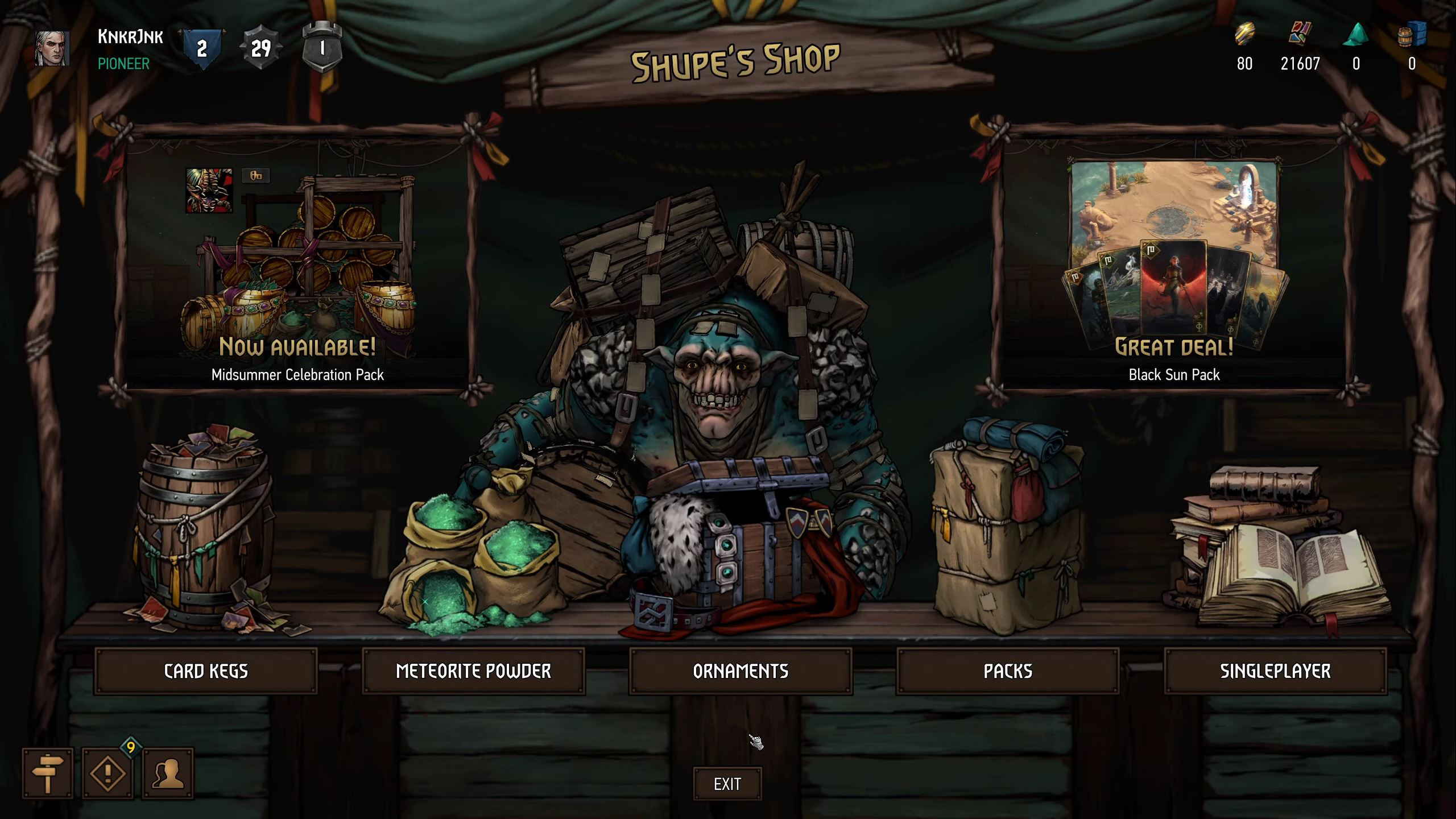Select the ORNAMENTS shop tab
This screenshot has width=1456, height=819.
point(739,671)
